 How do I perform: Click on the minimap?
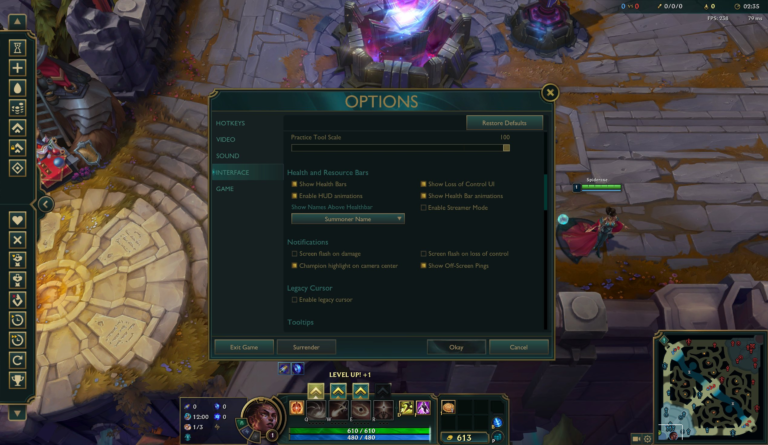[709, 379]
